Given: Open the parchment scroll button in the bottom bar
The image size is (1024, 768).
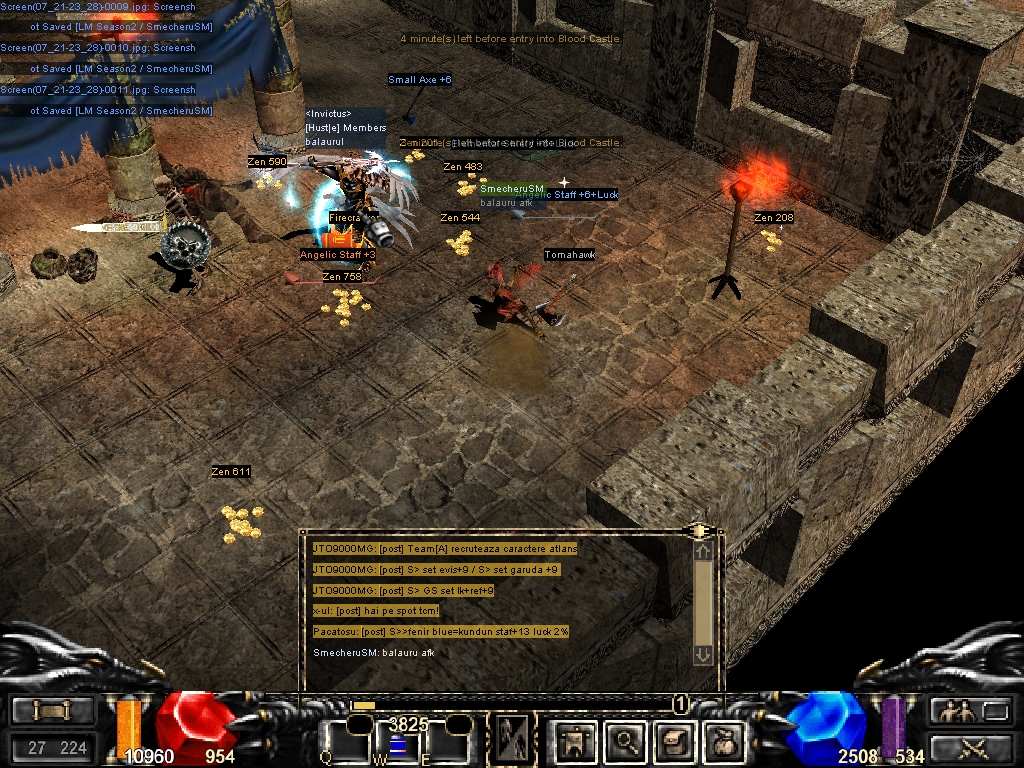Looking at the screenshot, I should [675, 741].
